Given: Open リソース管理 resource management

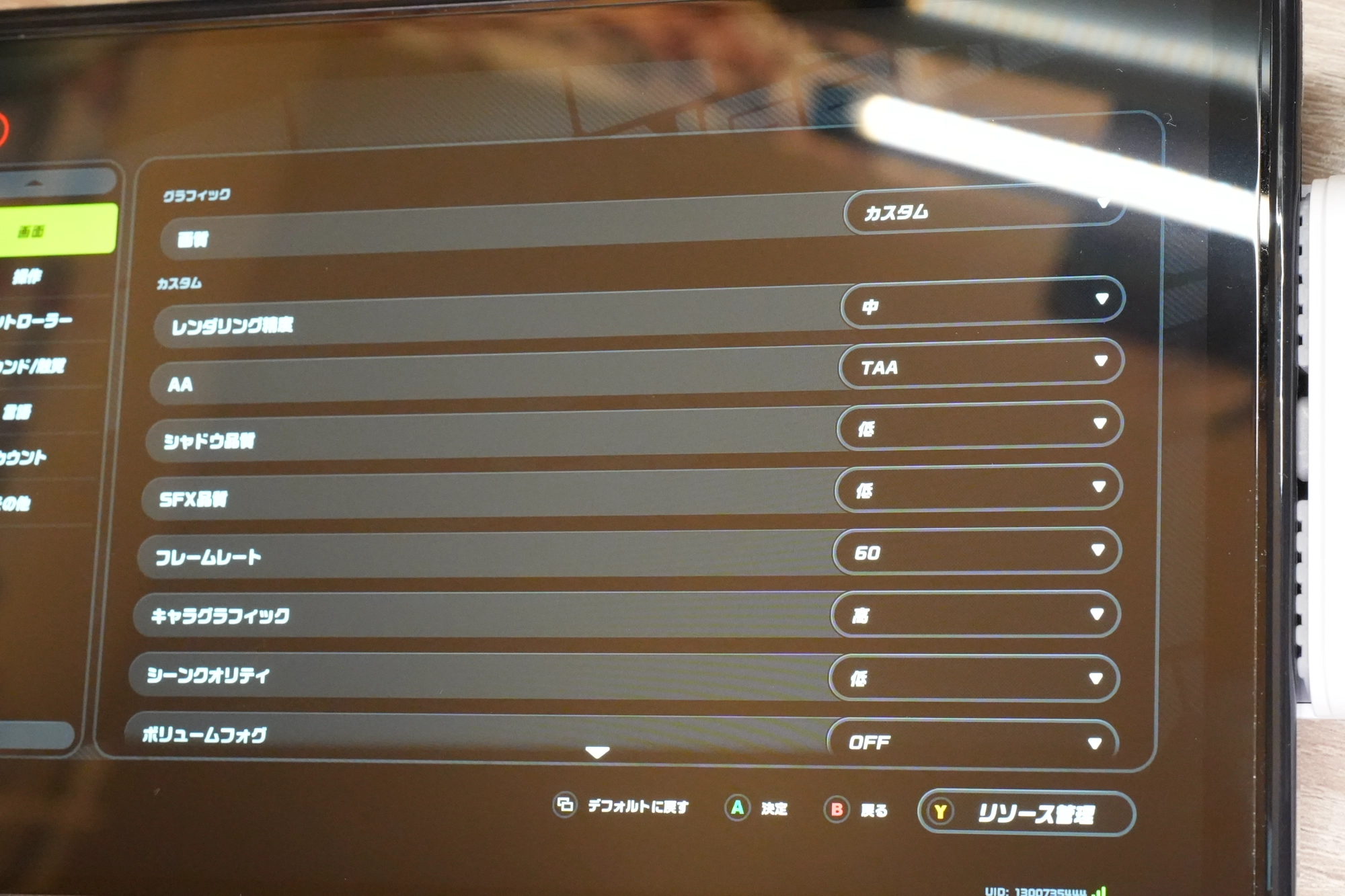Looking at the screenshot, I should 1026,813.
